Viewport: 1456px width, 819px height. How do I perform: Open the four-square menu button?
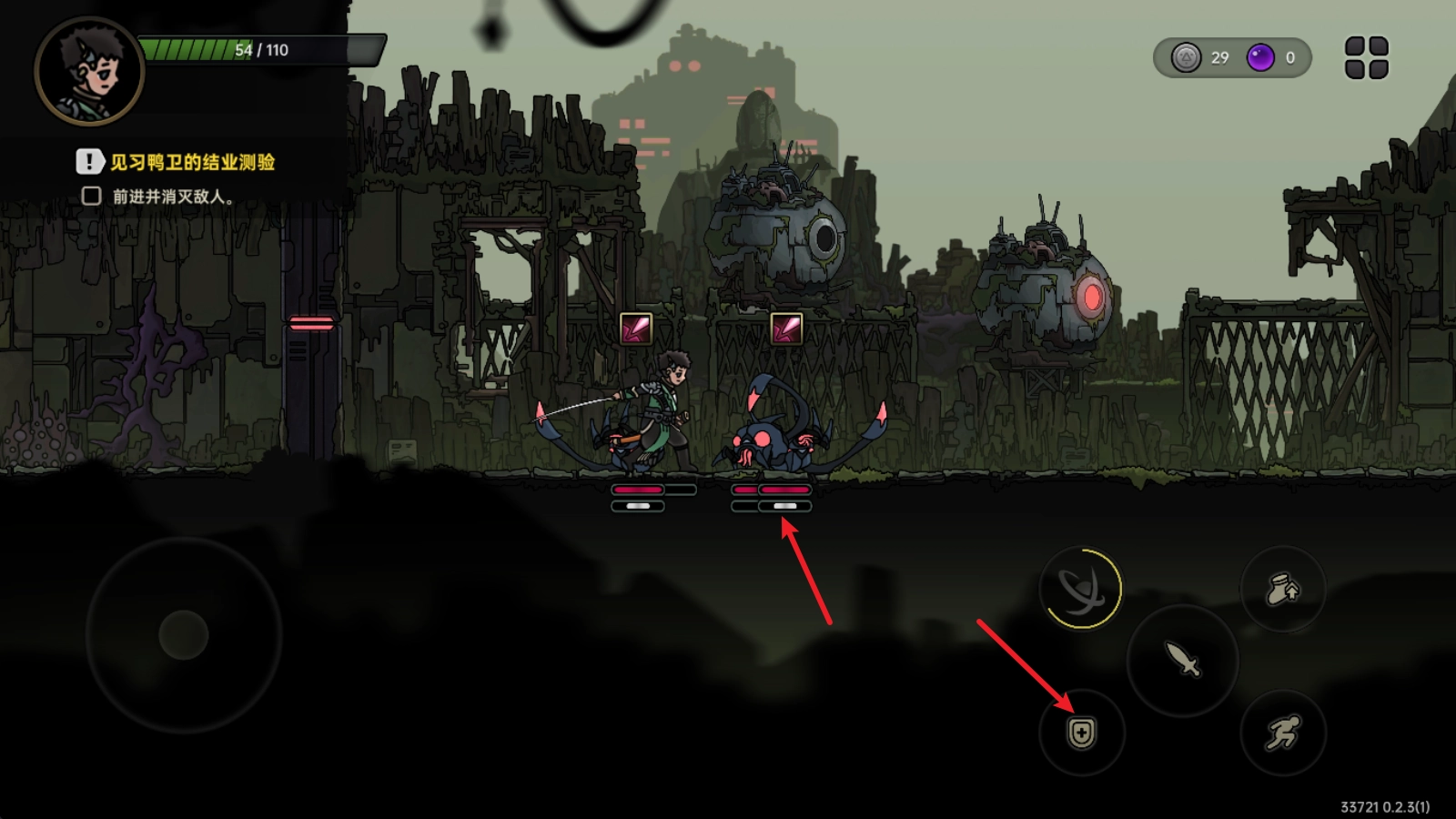click(x=1366, y=57)
